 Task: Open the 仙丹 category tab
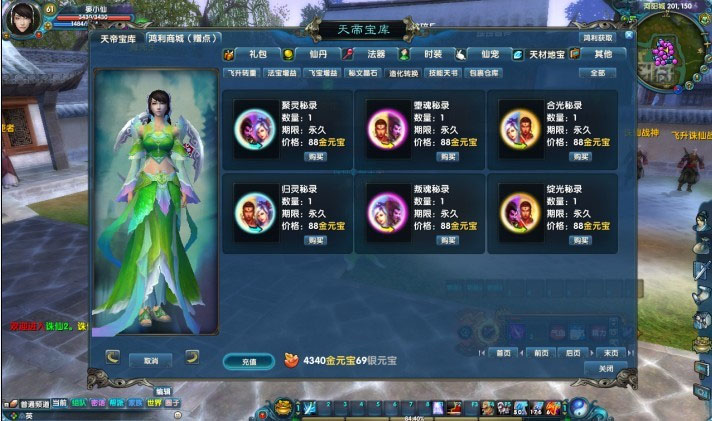[316, 54]
